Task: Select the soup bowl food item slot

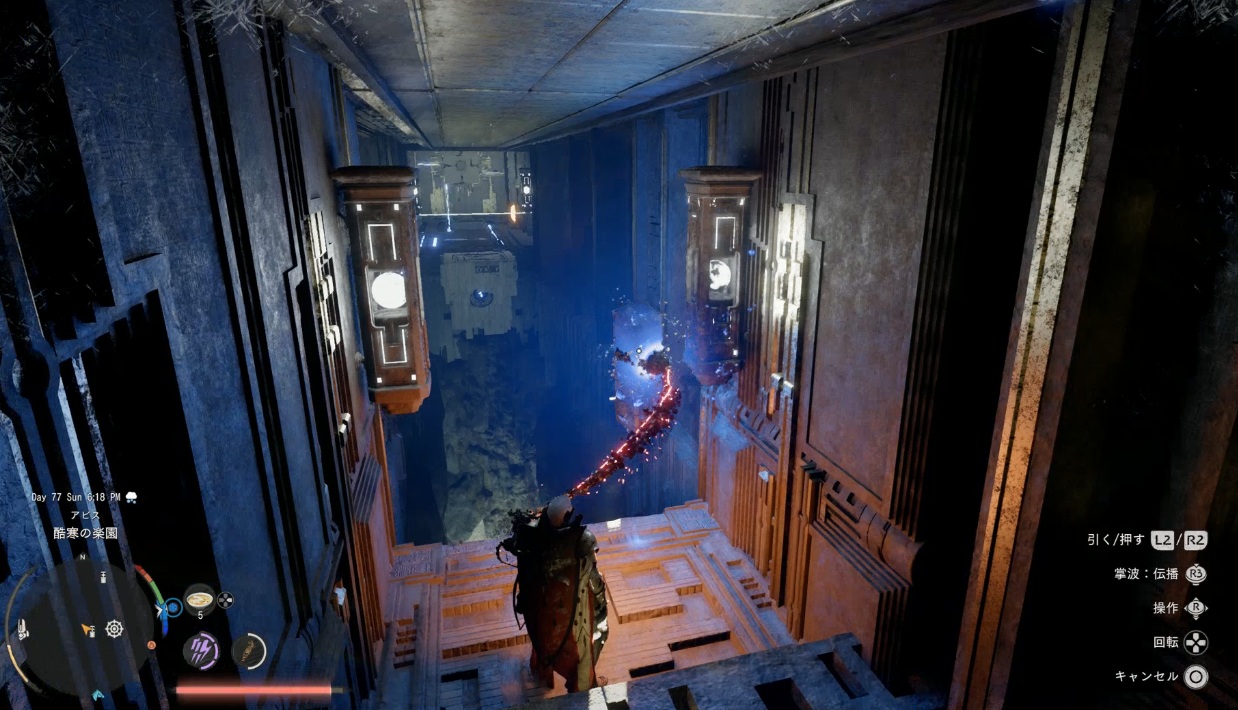Action: (x=199, y=598)
